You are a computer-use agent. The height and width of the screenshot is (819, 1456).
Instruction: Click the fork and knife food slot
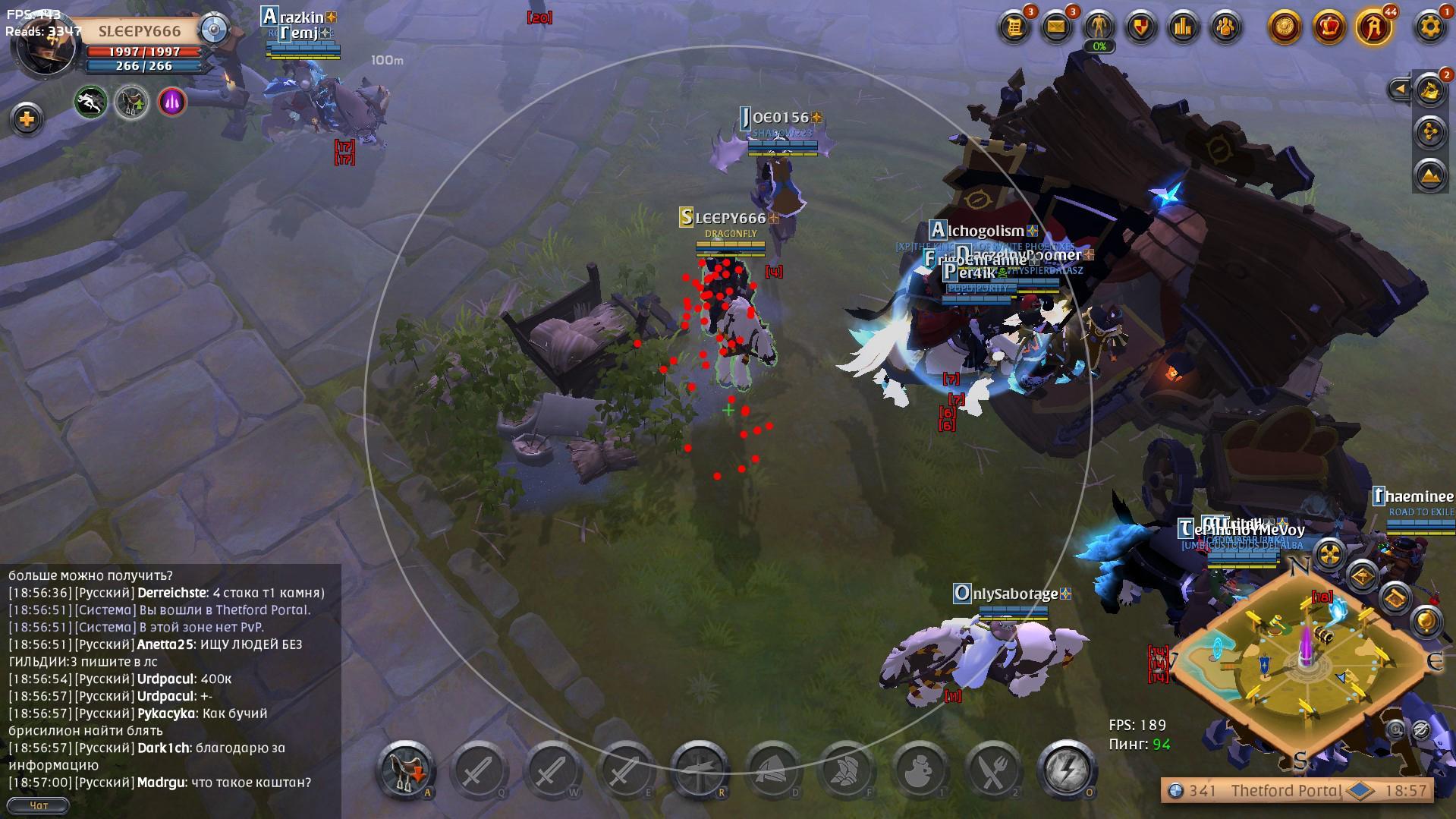(x=992, y=770)
